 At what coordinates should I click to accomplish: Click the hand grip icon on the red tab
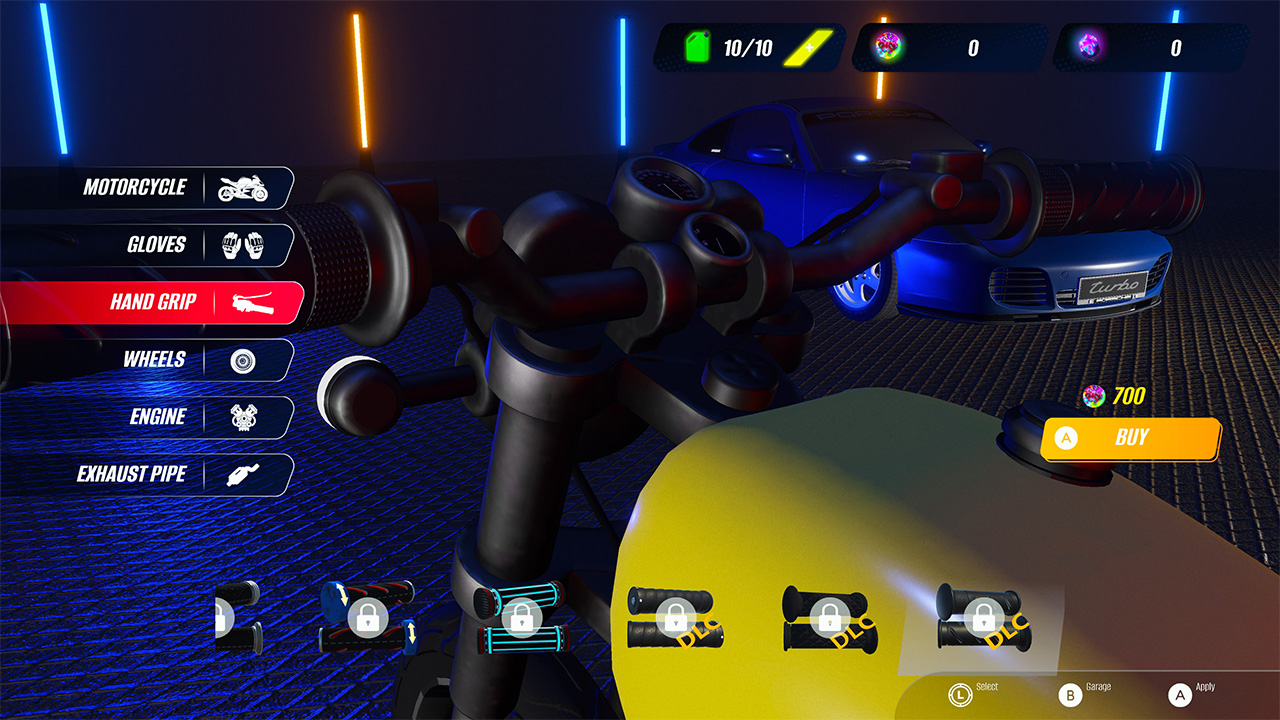click(248, 302)
